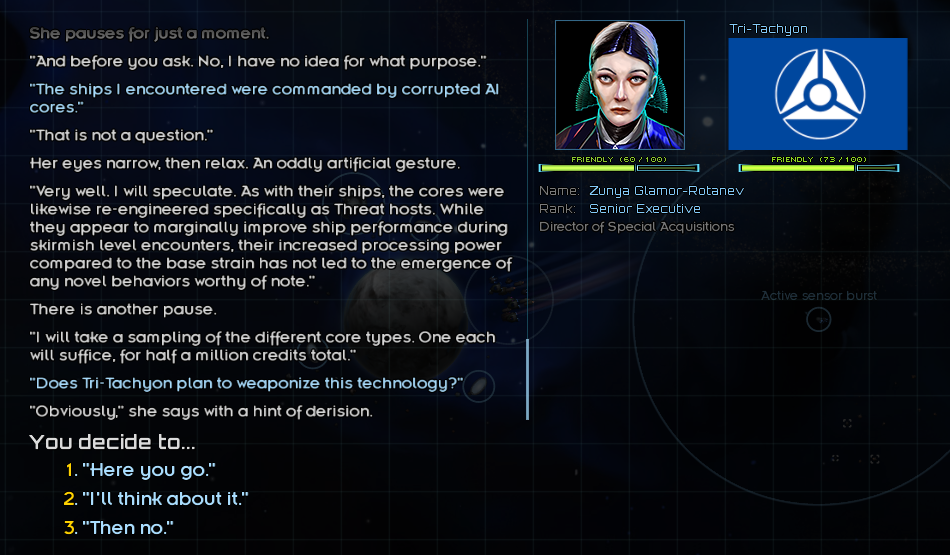Image resolution: width=950 pixels, height=555 pixels.
Task: Answer with "Then no."
Action: click(x=127, y=527)
